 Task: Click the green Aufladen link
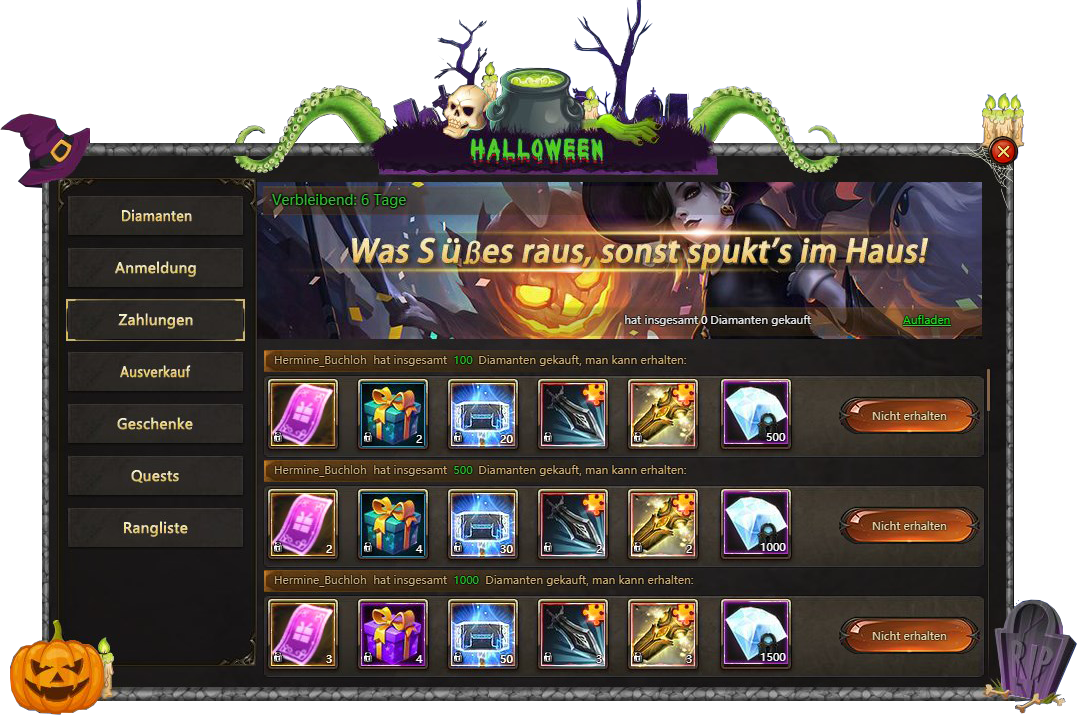(x=926, y=320)
